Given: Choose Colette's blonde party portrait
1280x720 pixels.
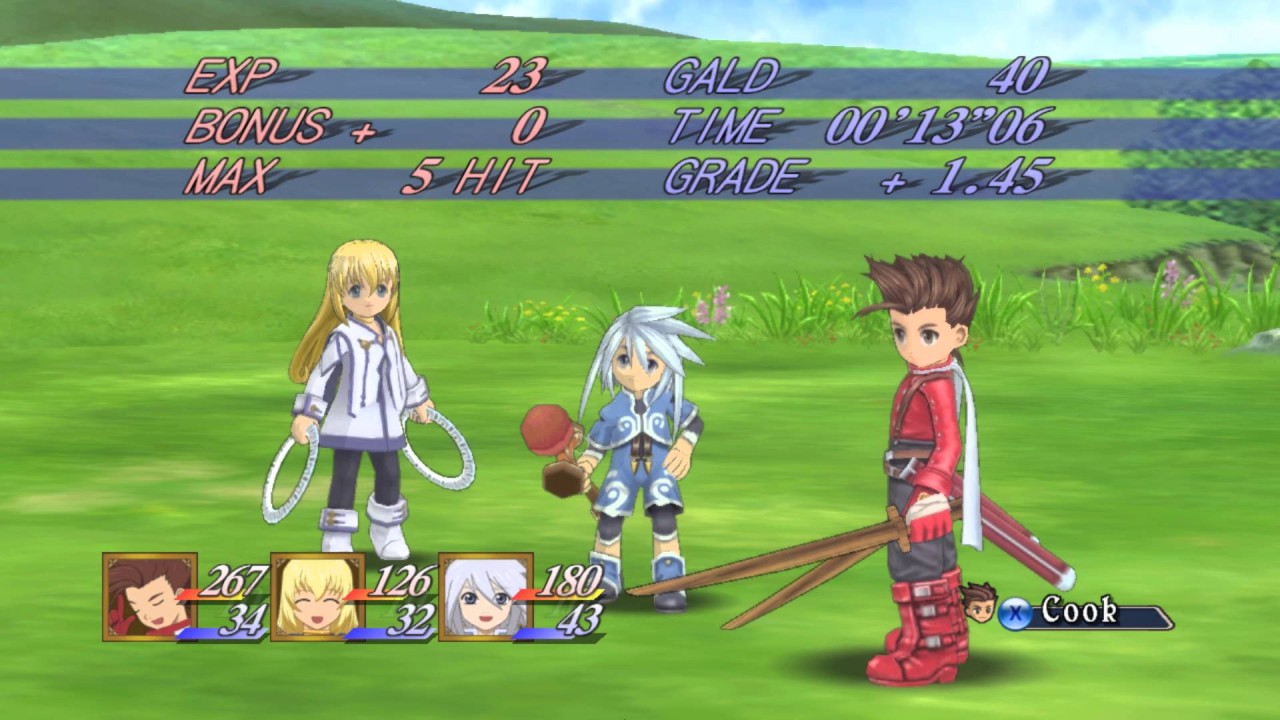Looking at the screenshot, I should point(317,596).
